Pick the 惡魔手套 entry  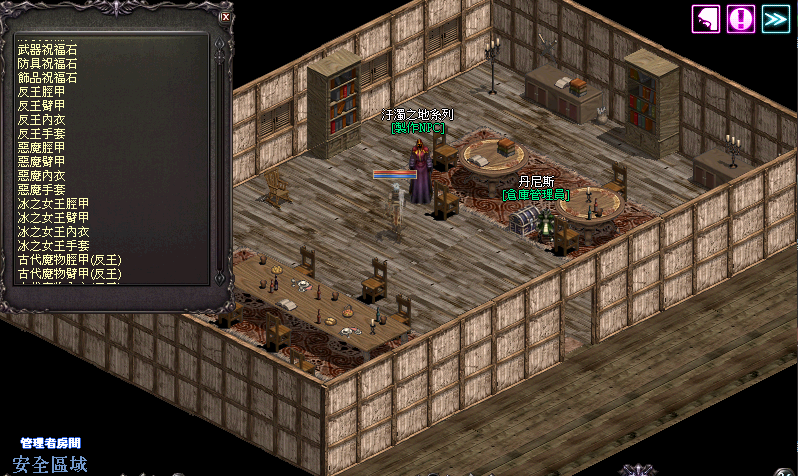point(41,189)
